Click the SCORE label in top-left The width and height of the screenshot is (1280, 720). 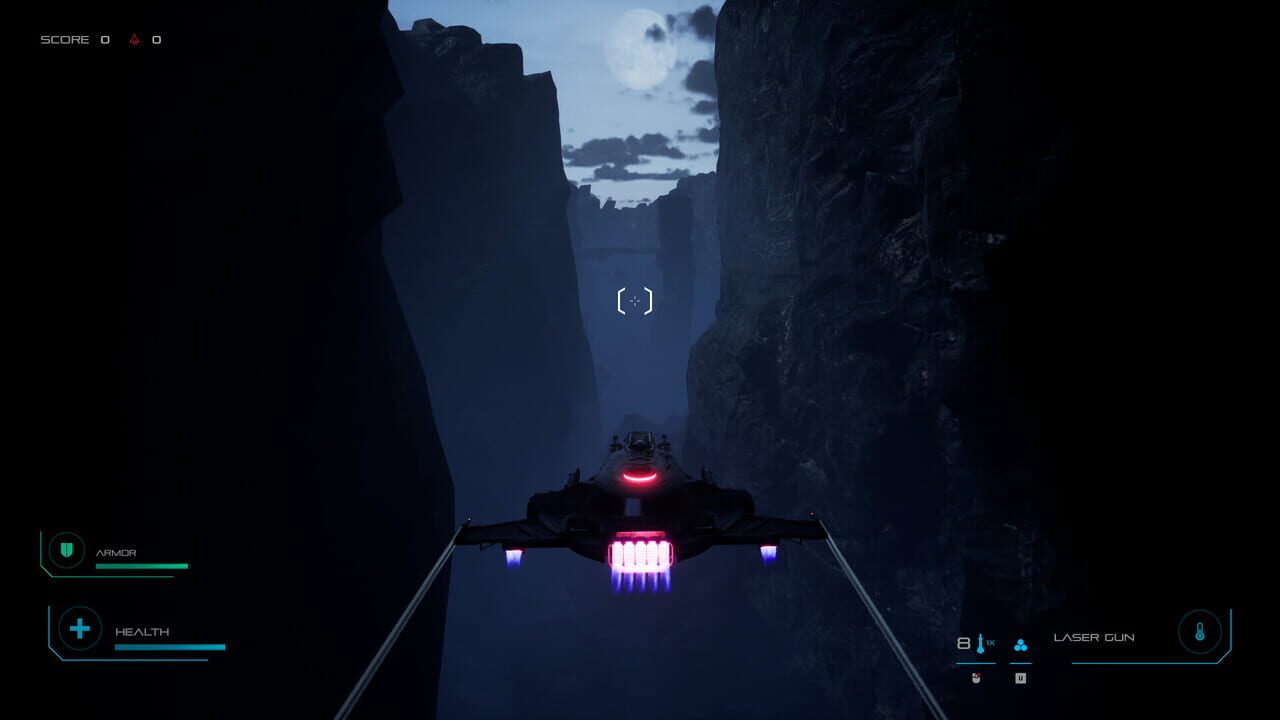pyautogui.click(x=64, y=41)
